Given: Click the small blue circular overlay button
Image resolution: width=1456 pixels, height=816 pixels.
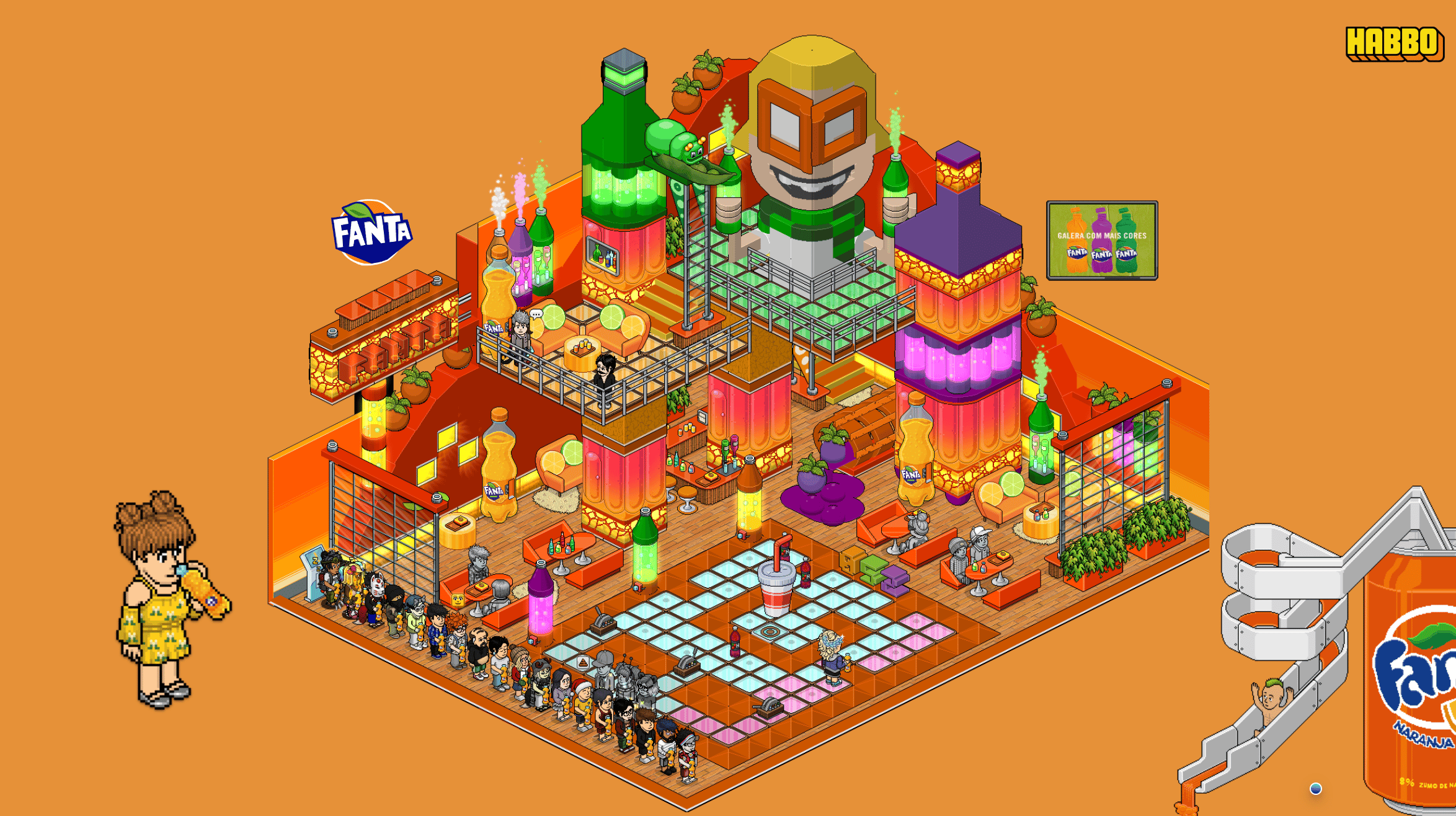Looking at the screenshot, I should click(x=1315, y=788).
